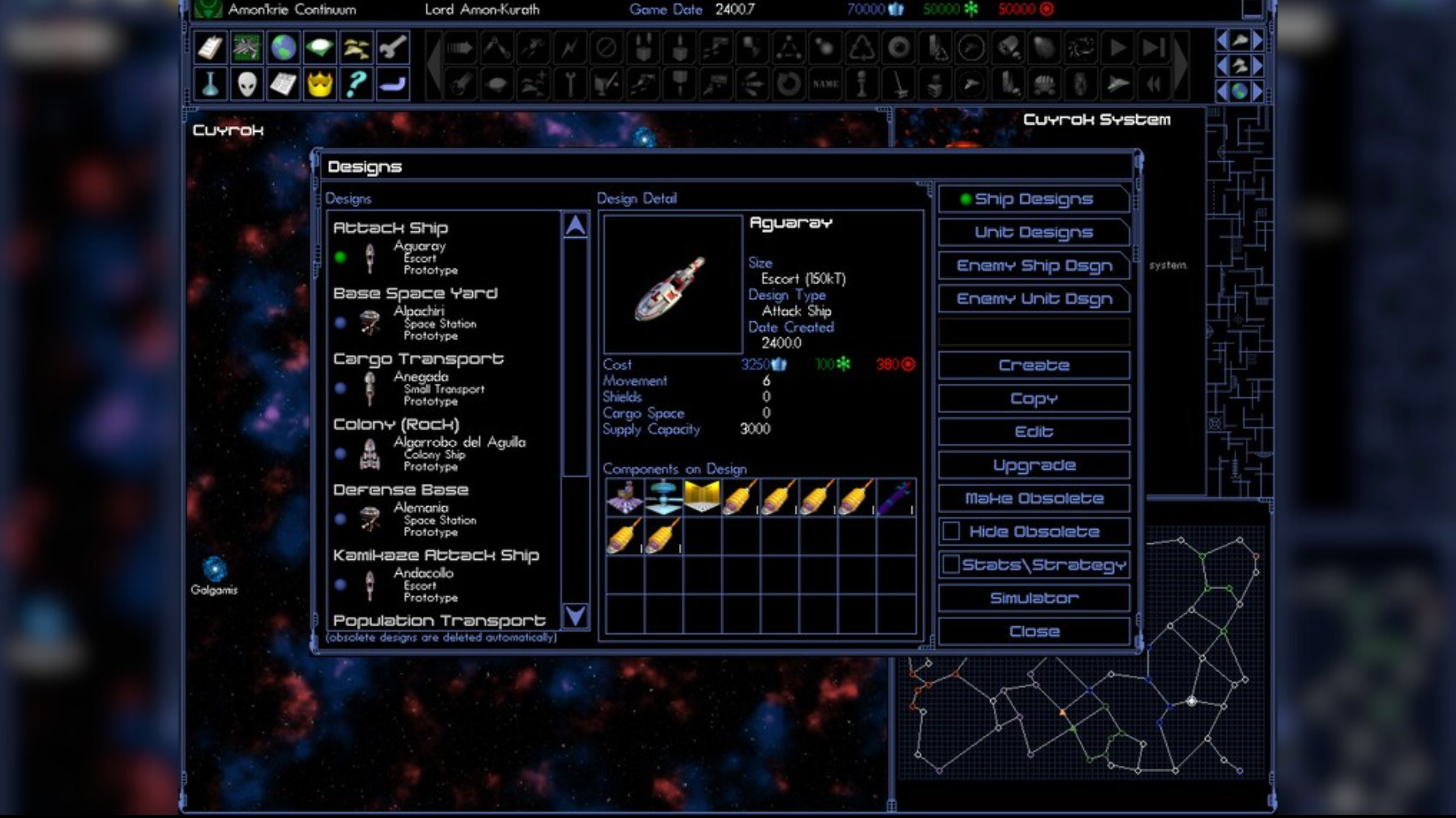Open the Colonies screen via the diamond icon
This screenshot has width=1456, height=818.
(320, 47)
